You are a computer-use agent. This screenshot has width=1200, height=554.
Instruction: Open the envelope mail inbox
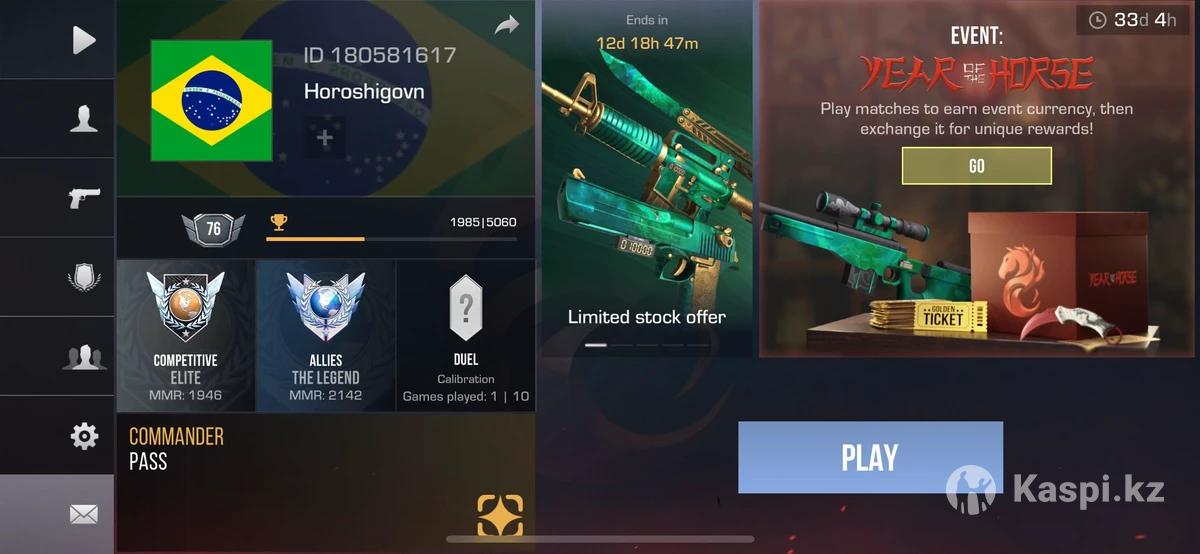point(84,514)
